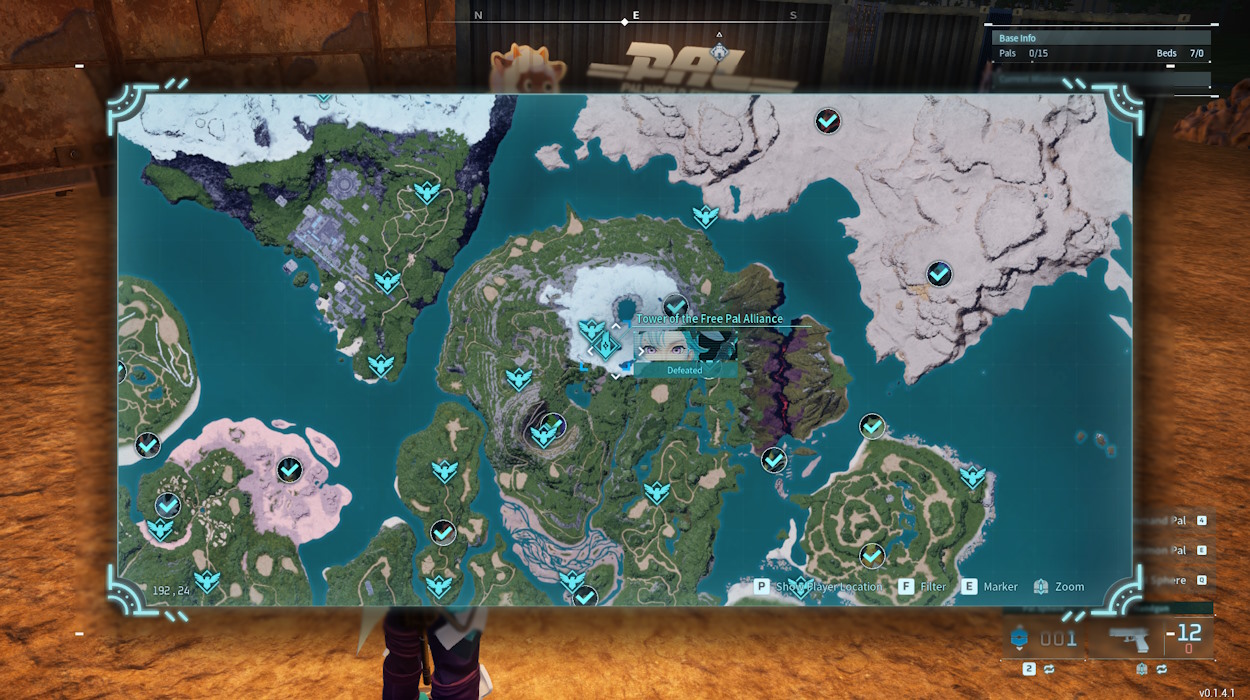Click the fast travel marker near the ruined city
Viewport: 1250px width, 700px height.
[387, 282]
